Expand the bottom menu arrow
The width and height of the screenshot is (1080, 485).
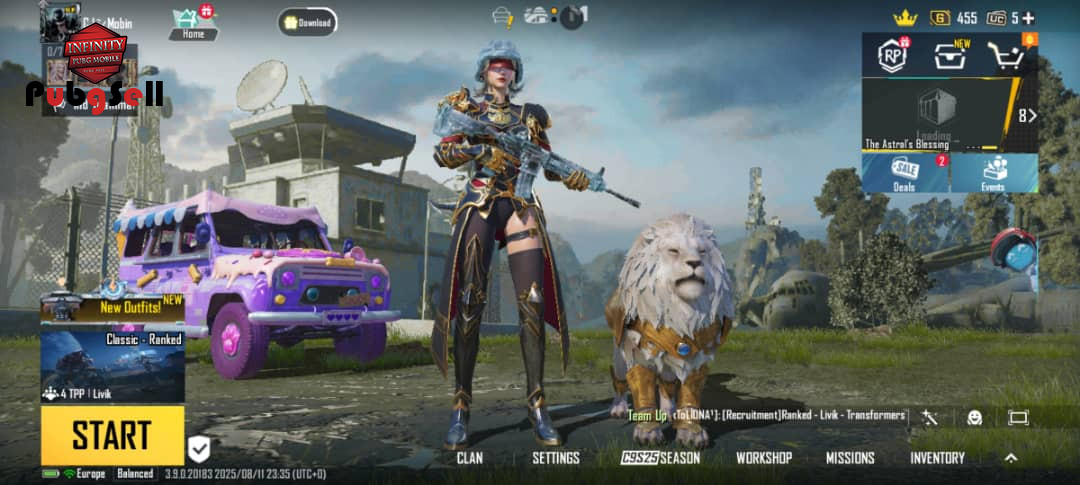pos(1011,458)
